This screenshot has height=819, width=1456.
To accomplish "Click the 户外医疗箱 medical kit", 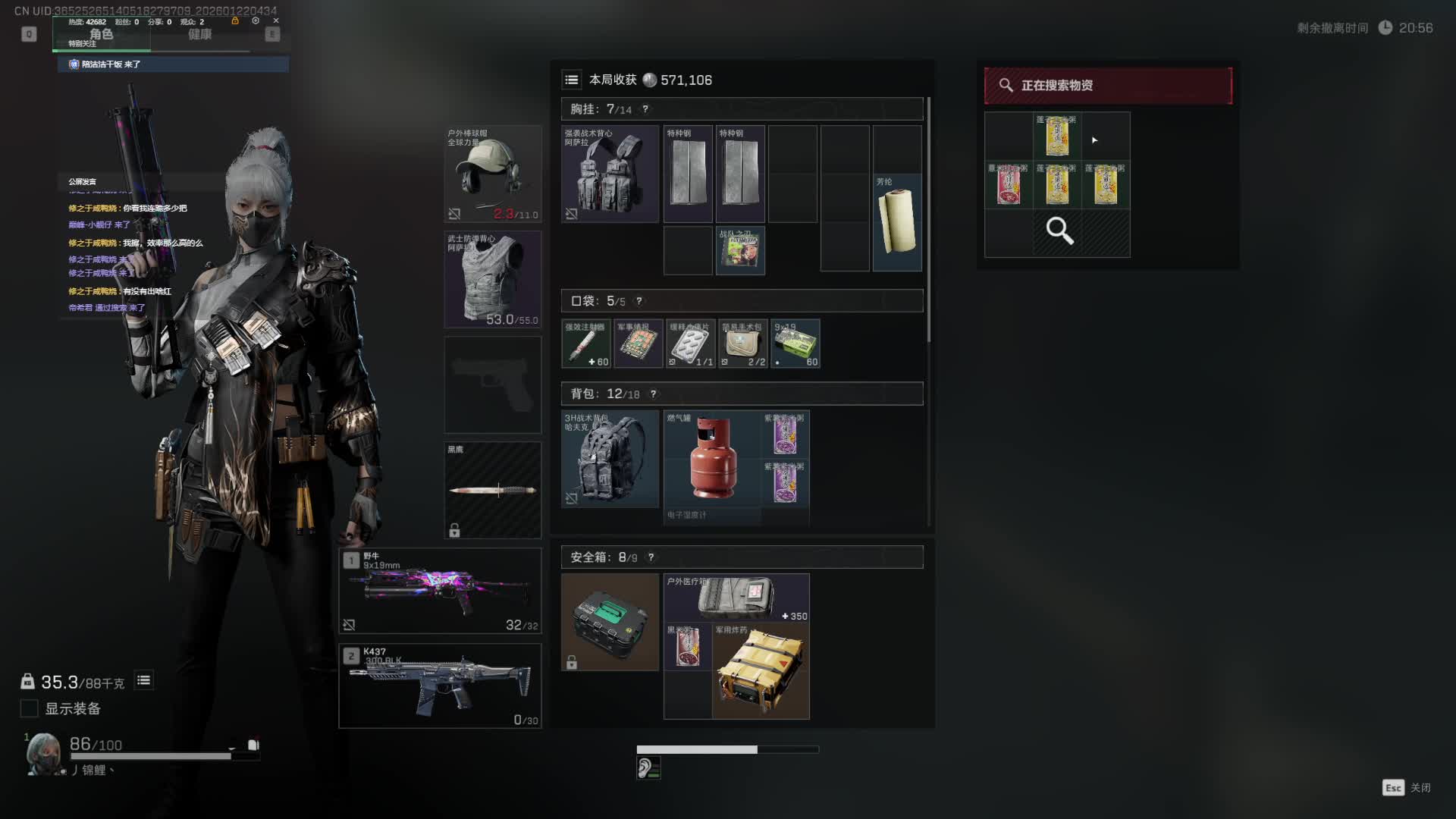I will [736, 598].
